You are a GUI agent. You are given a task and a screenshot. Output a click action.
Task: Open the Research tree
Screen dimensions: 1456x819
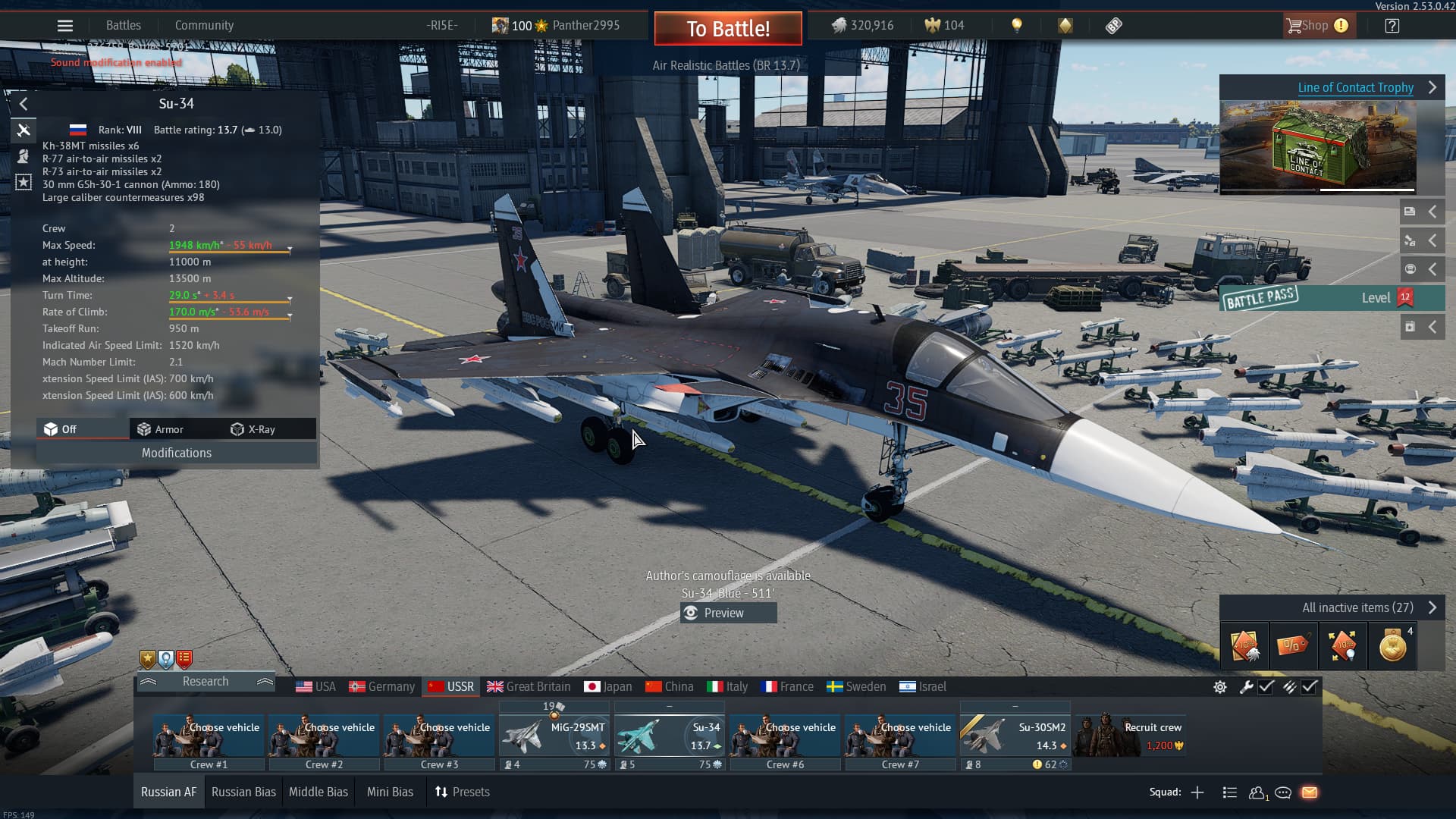point(206,681)
